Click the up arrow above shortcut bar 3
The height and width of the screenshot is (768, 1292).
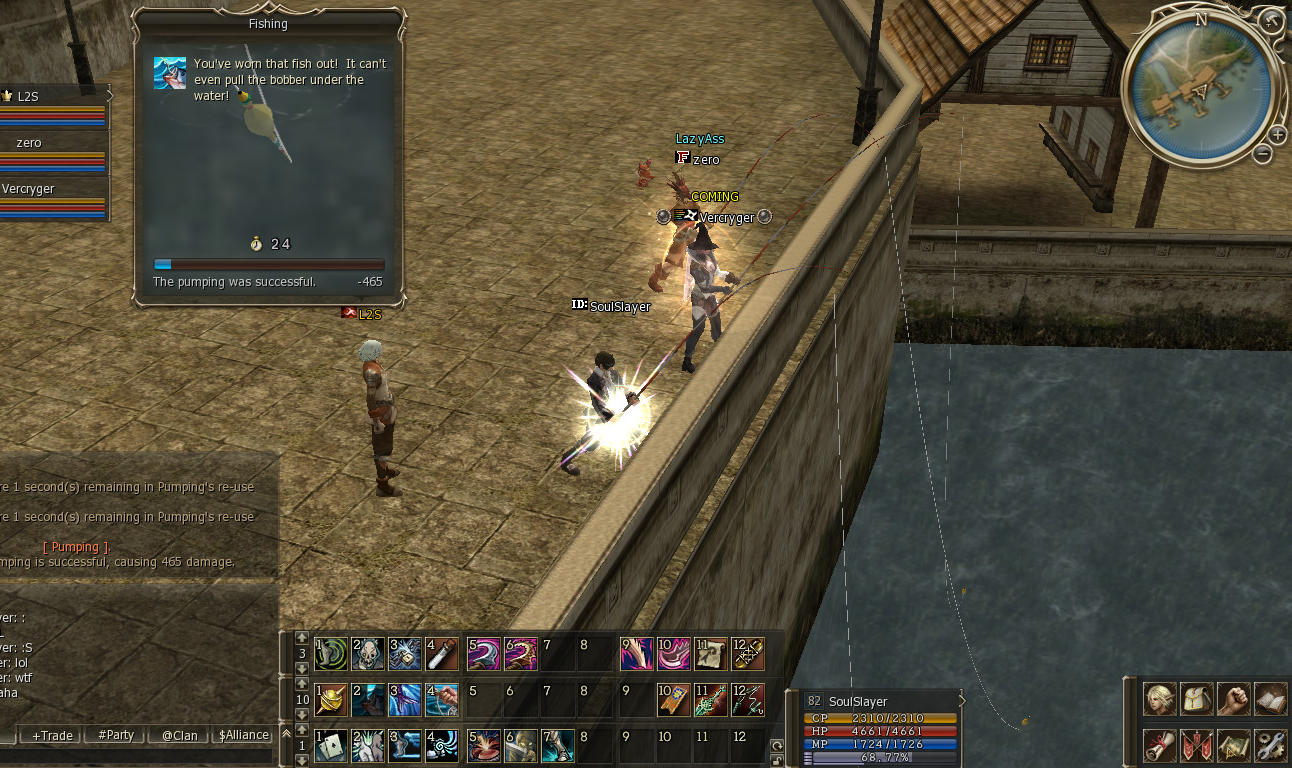click(x=301, y=638)
